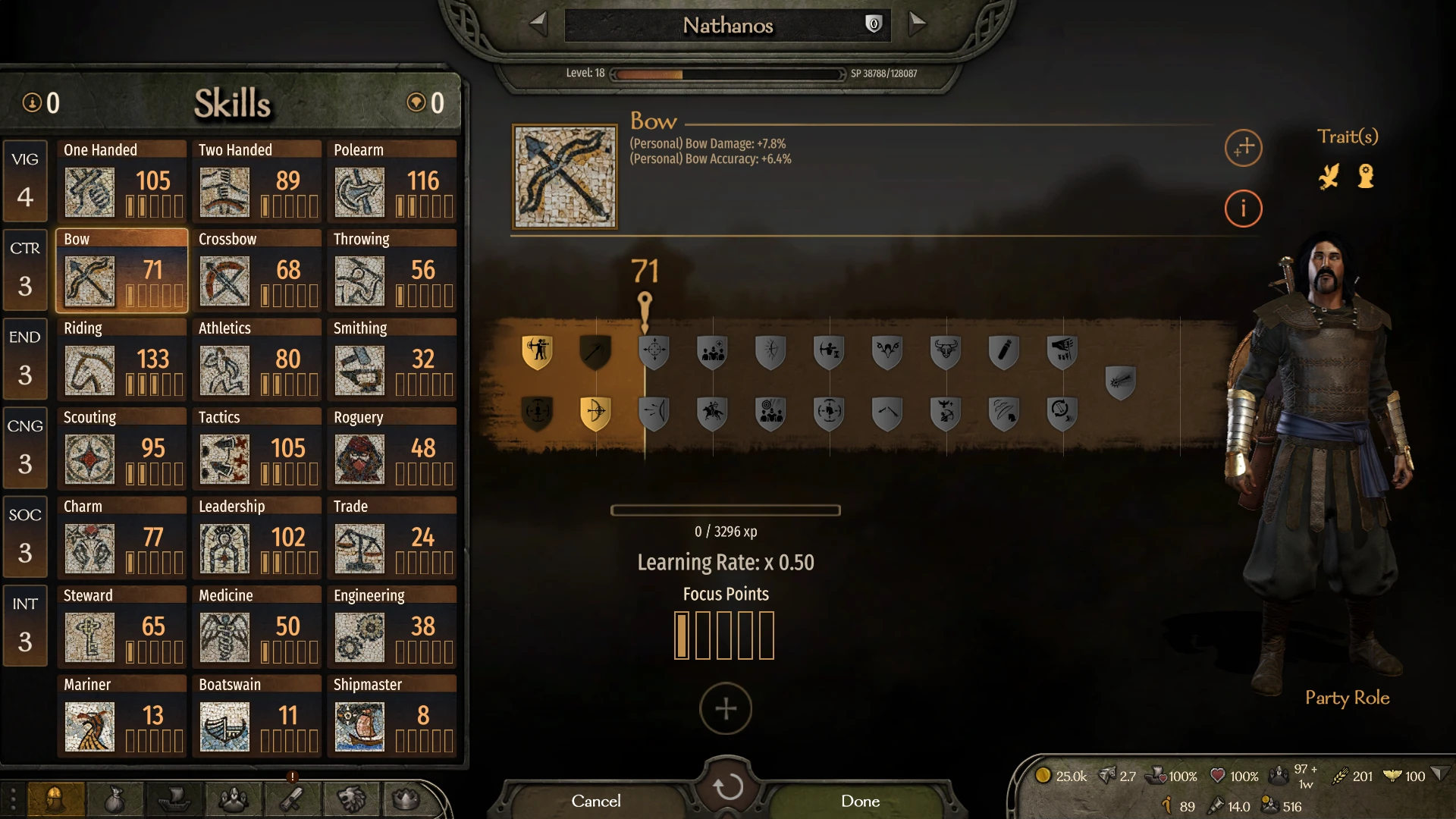
Task: Select the Riding skill icon
Action: [x=89, y=371]
